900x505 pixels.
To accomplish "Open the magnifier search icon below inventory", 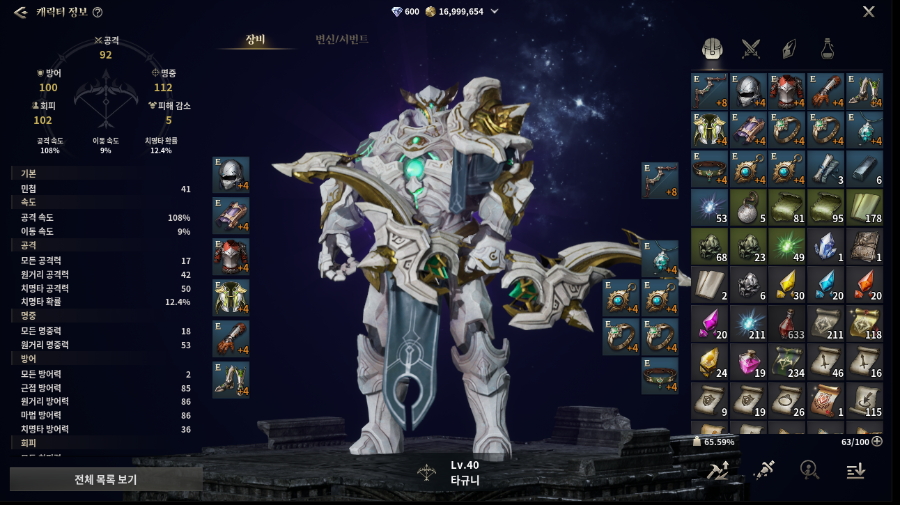I will click(x=809, y=469).
